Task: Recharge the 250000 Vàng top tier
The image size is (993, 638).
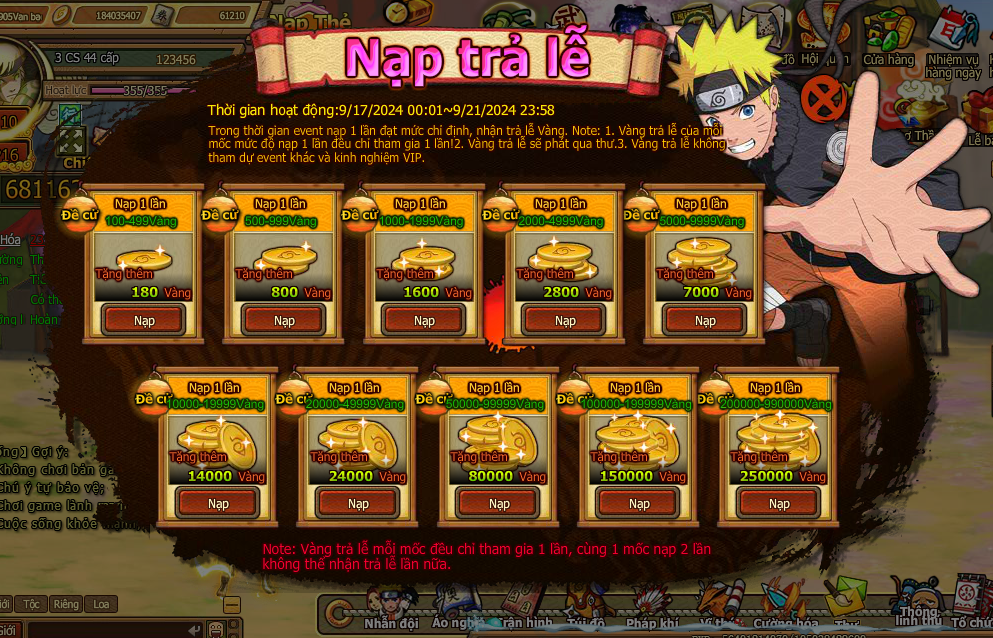Action: pyautogui.click(x=779, y=504)
